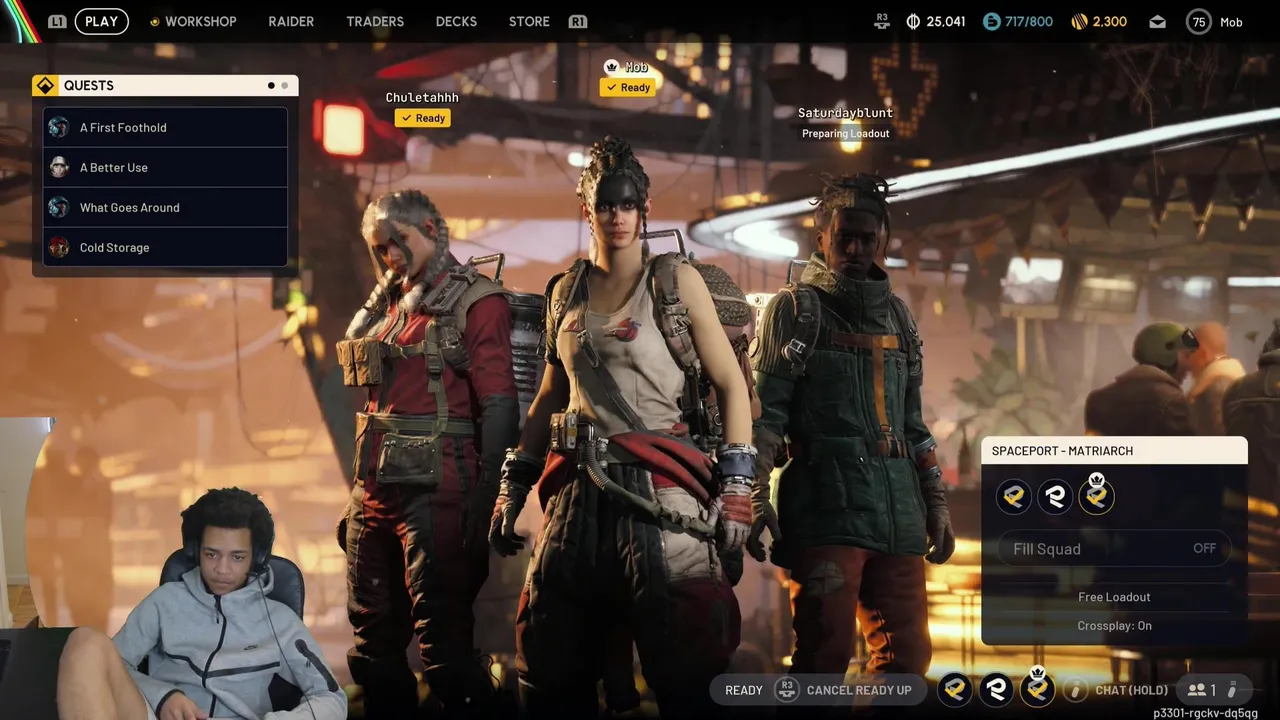Open the Mob player profile
Viewport: 1280px width, 720px height.
pos(1215,21)
